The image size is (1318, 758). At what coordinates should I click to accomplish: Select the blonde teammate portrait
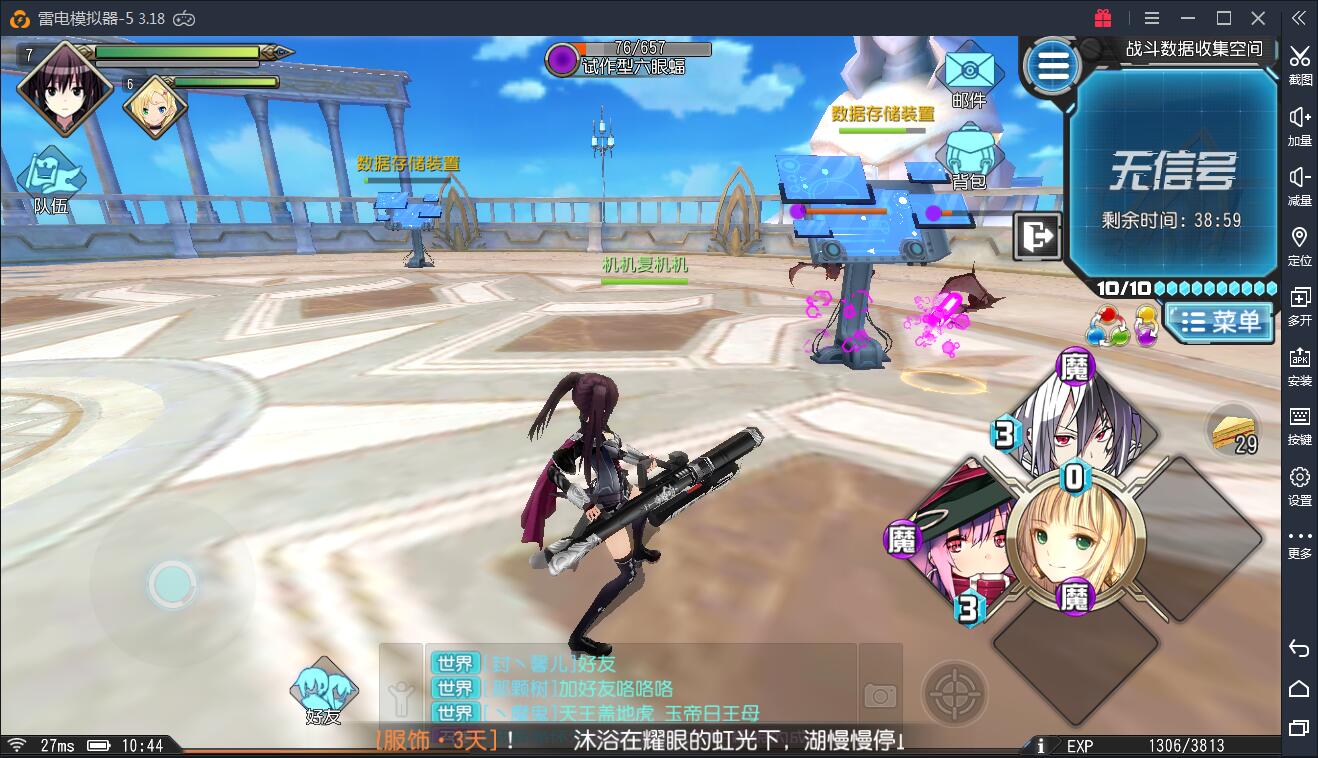[x=155, y=107]
